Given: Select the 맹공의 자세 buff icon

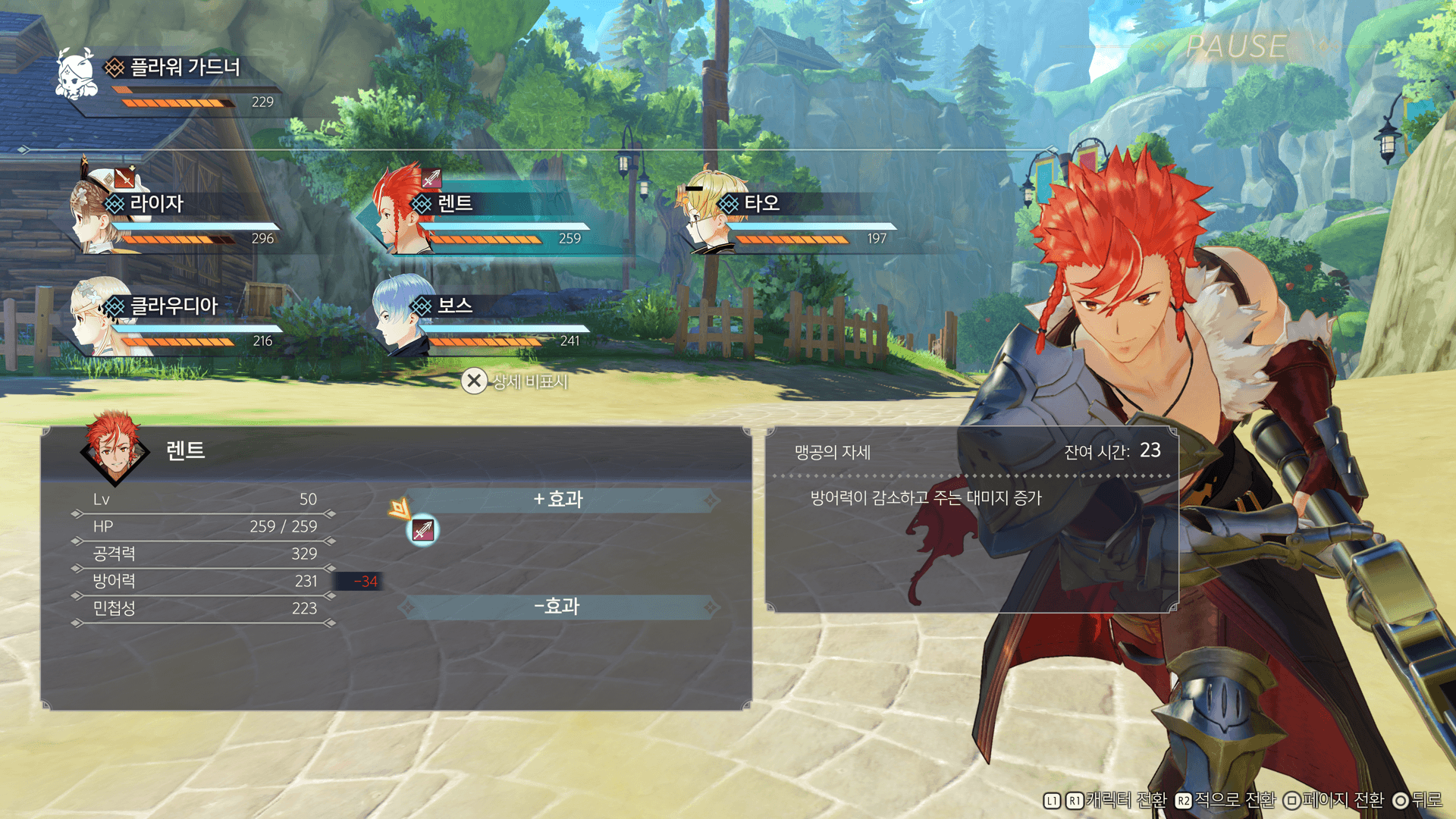Looking at the screenshot, I should point(423,530).
